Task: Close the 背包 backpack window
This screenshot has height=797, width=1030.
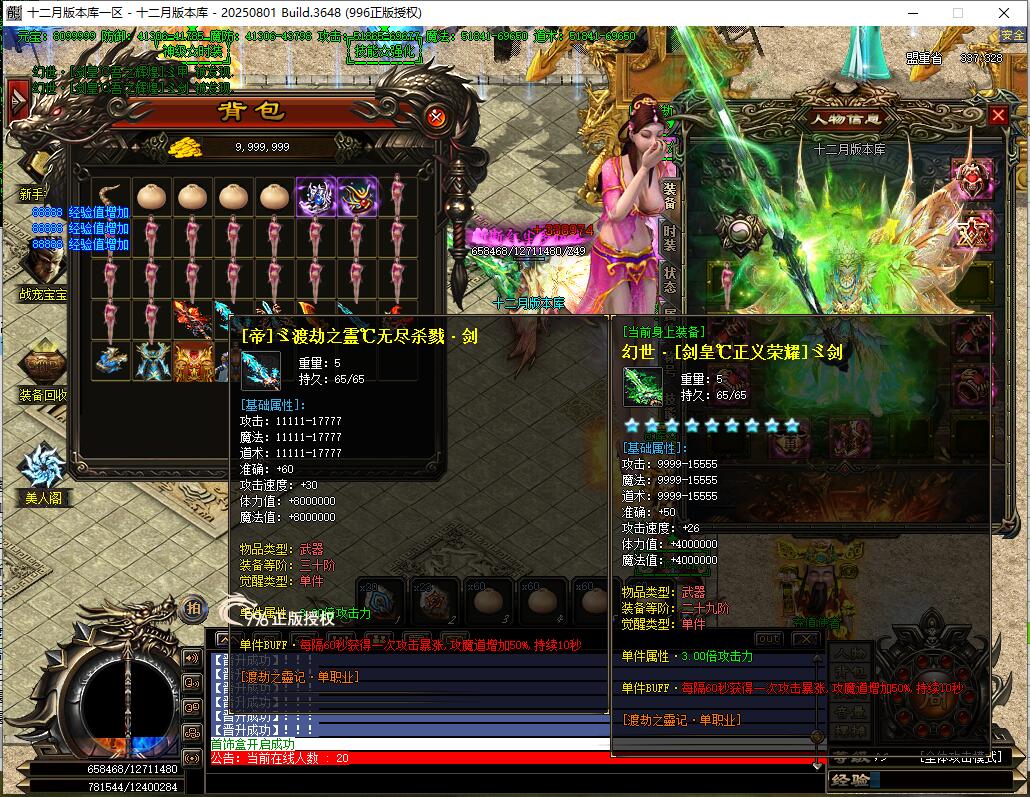Action: pos(435,117)
